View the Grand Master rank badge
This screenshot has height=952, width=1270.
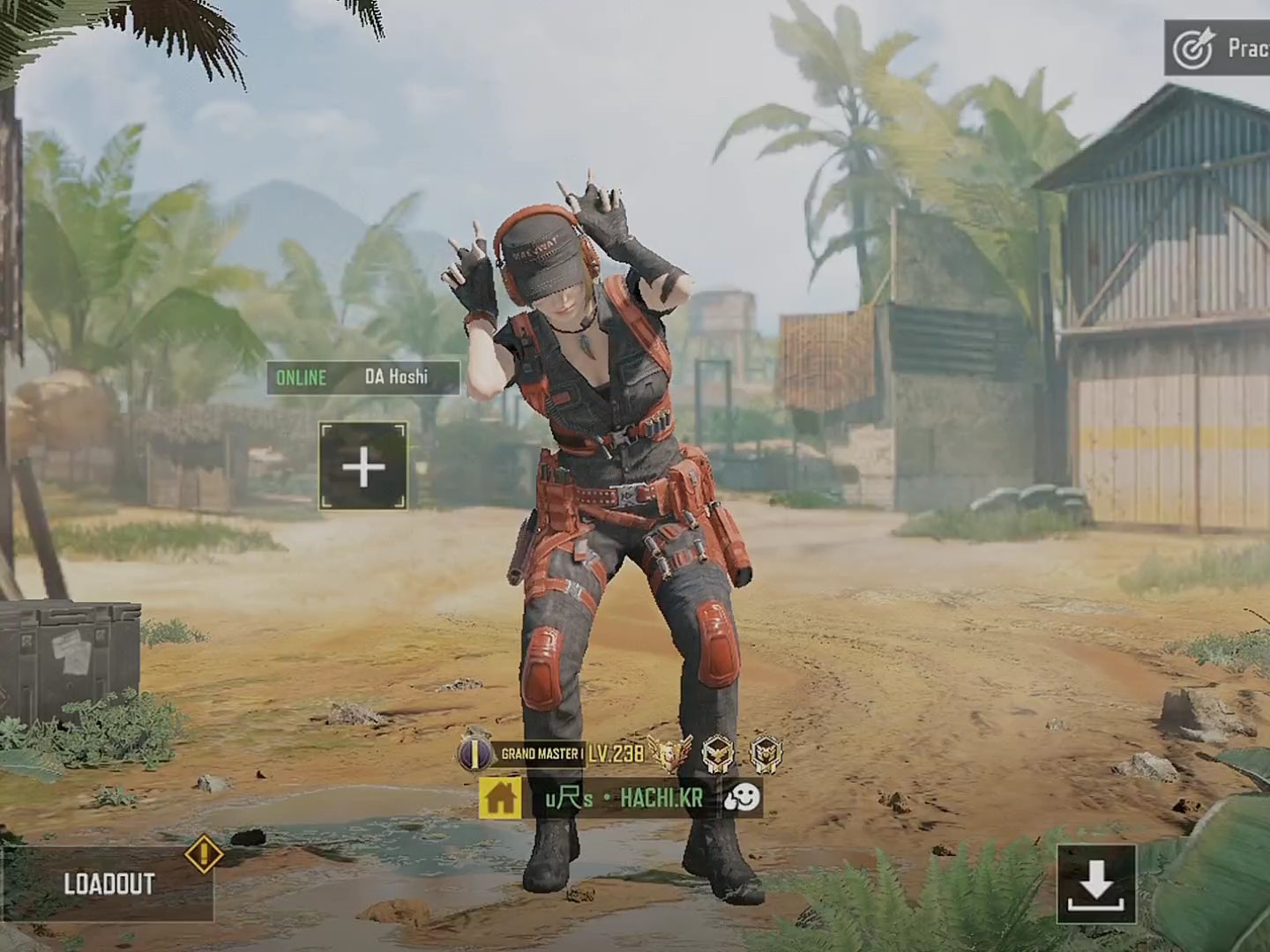click(x=522, y=754)
